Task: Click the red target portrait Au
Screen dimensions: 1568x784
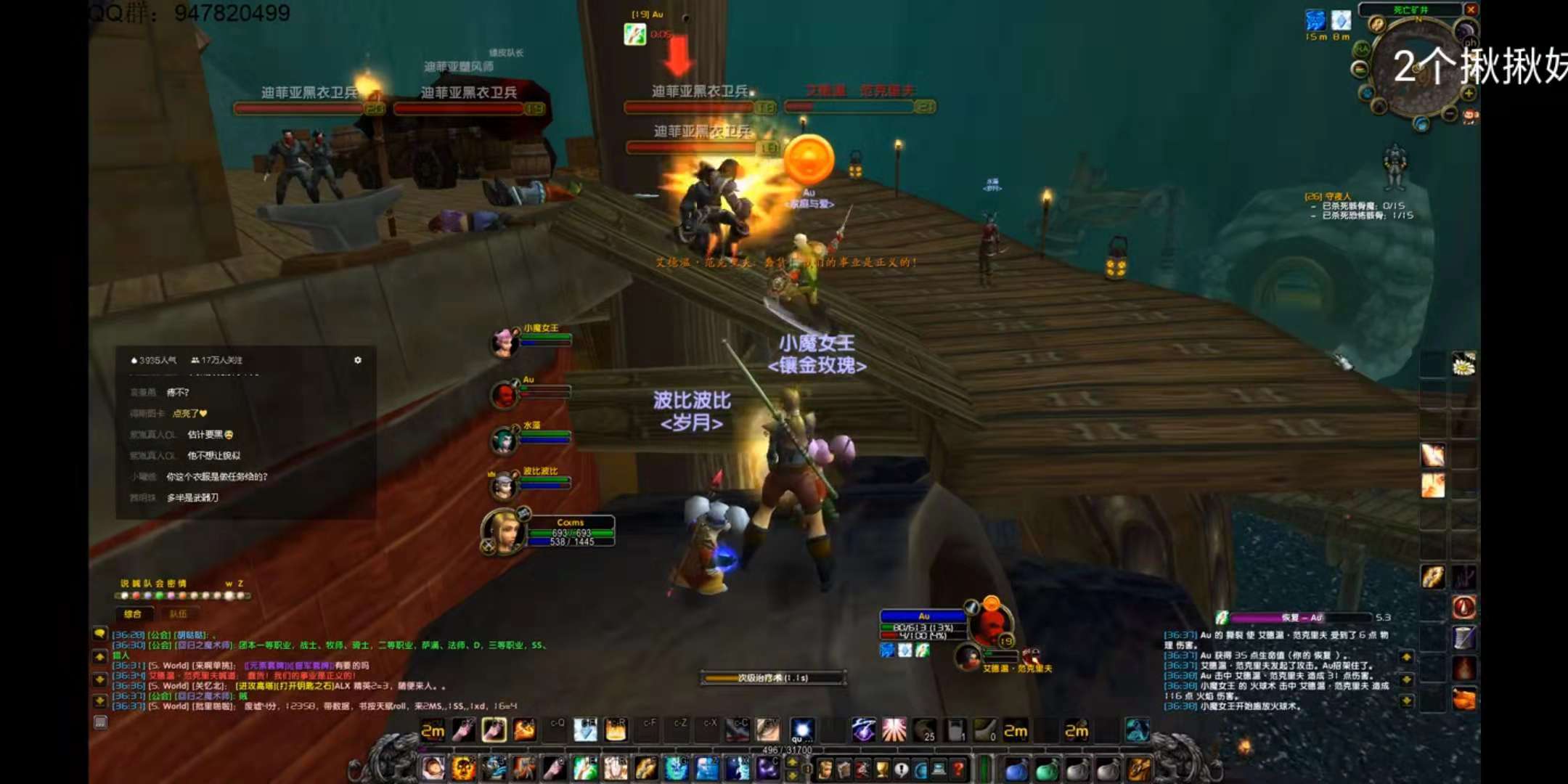Action: (x=989, y=625)
